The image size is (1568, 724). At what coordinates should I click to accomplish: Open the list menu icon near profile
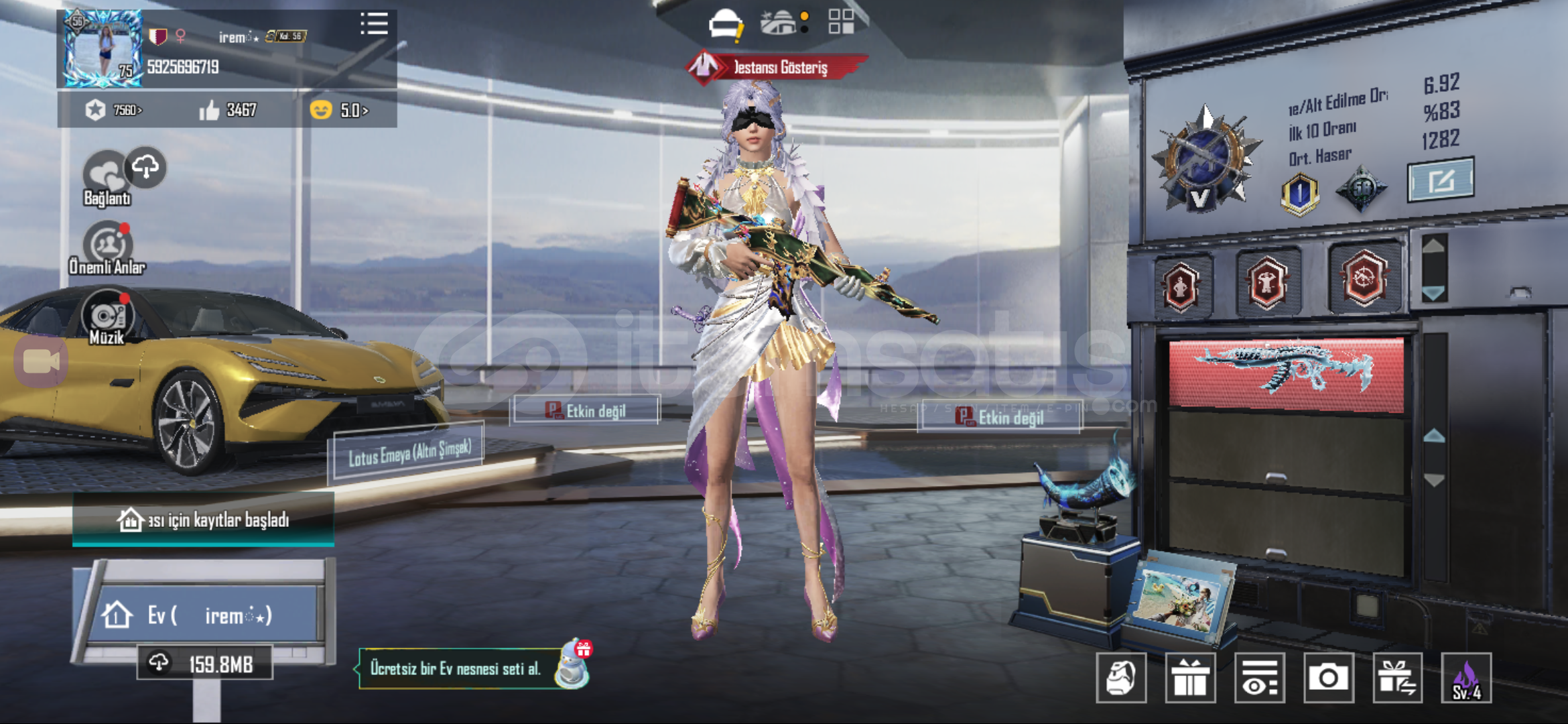tap(374, 24)
